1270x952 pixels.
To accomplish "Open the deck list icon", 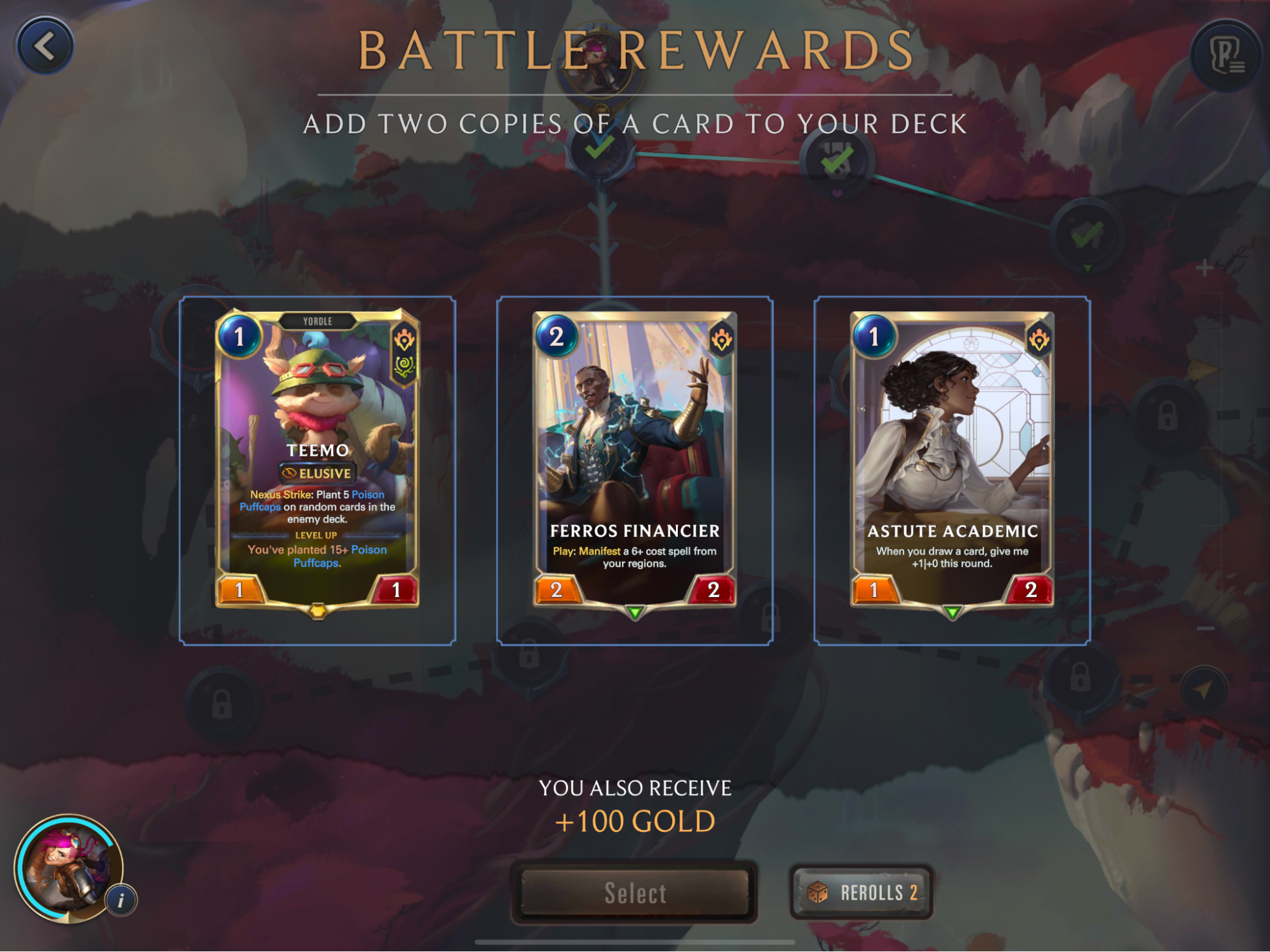I will click(x=1226, y=55).
